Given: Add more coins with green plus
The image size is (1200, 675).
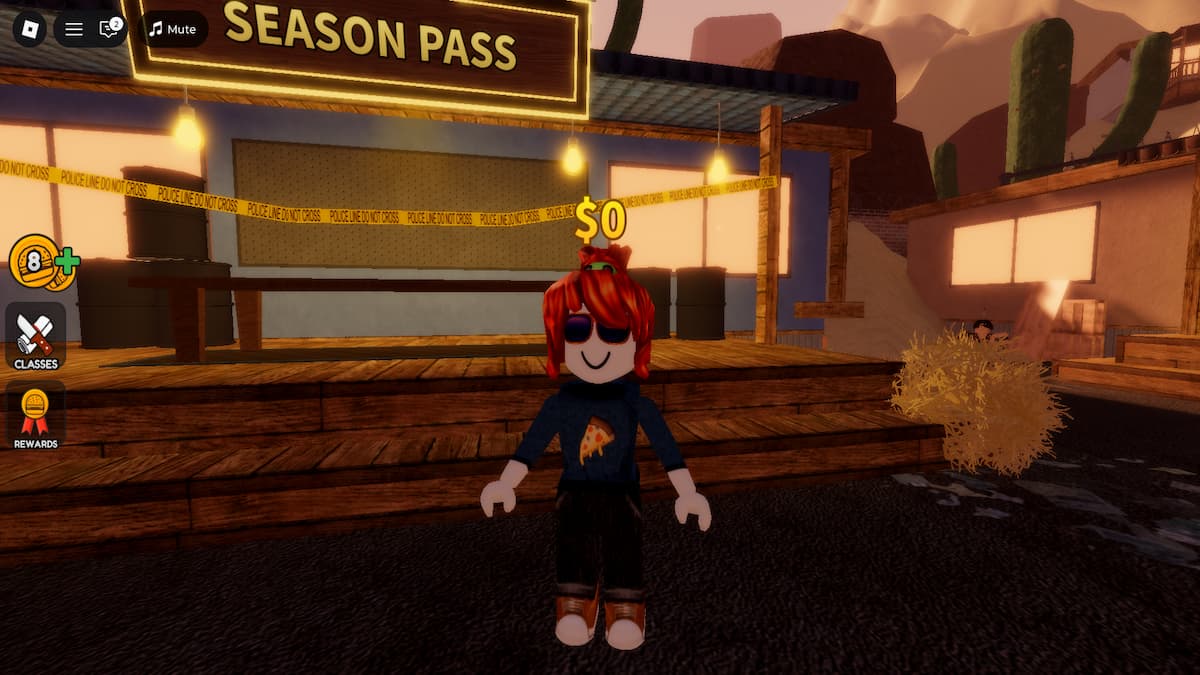Looking at the screenshot, I should [67, 262].
